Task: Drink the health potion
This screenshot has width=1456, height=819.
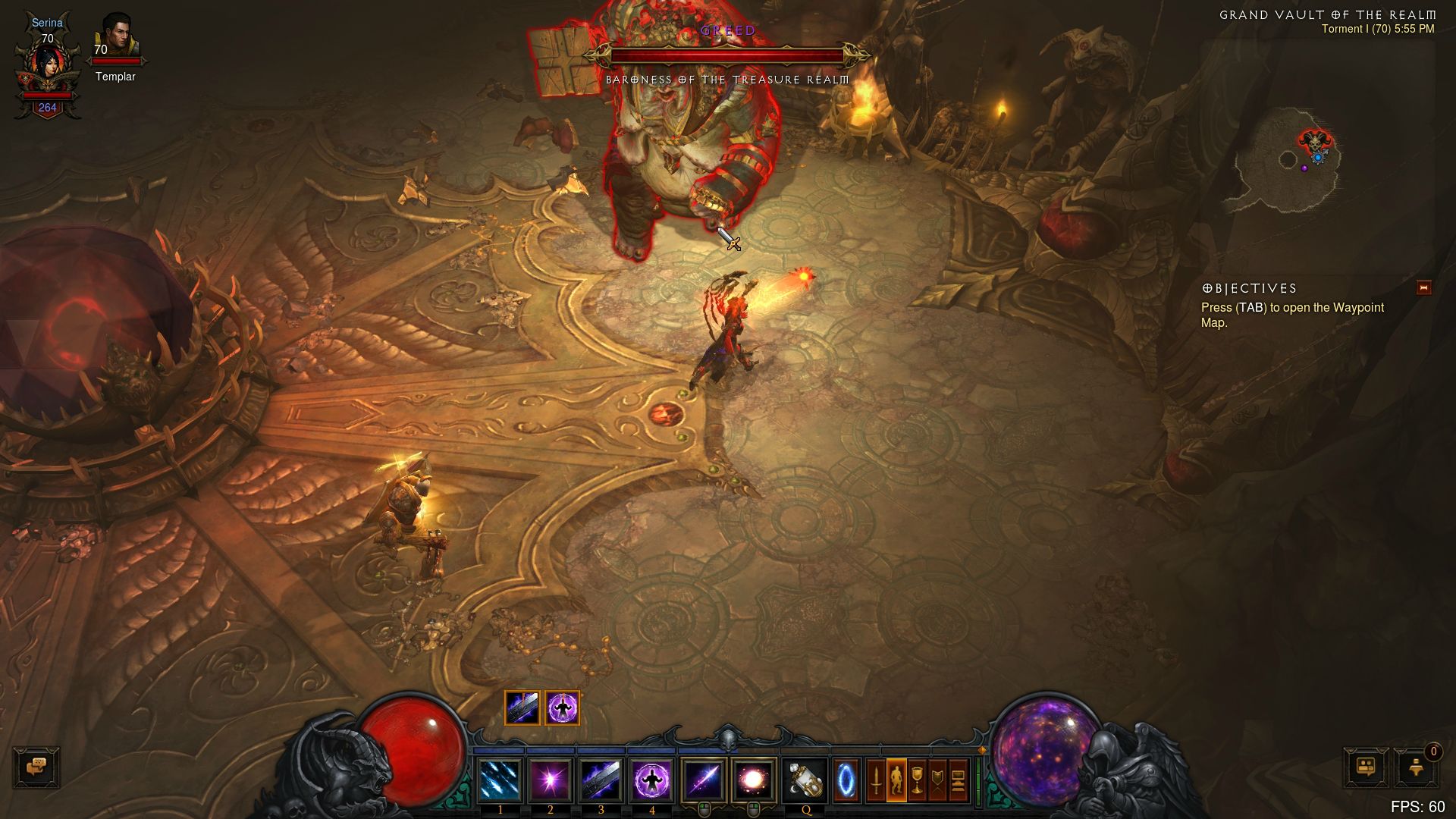Action: (805, 780)
